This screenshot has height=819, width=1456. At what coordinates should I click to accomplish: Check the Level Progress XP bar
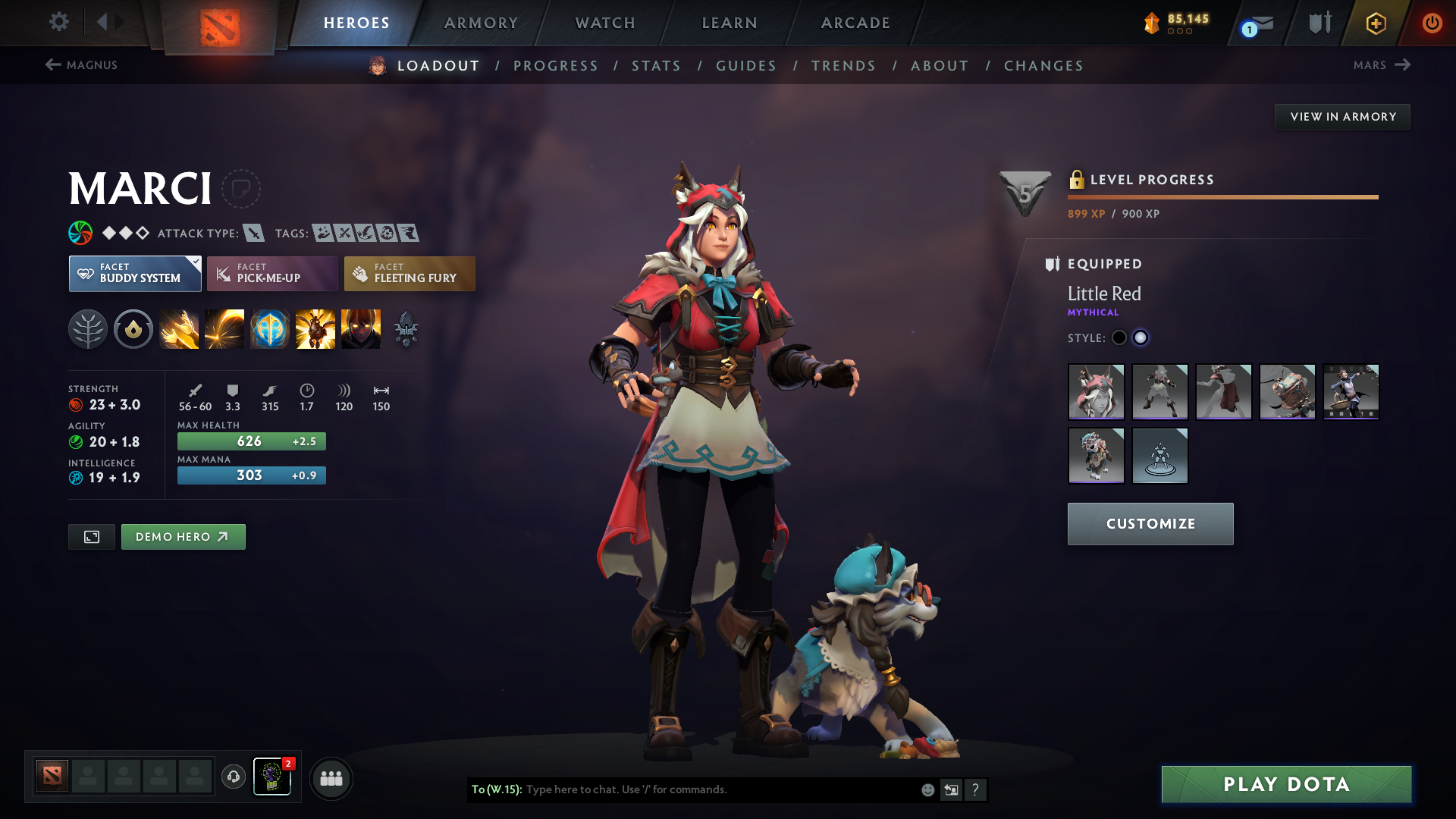(x=1222, y=196)
